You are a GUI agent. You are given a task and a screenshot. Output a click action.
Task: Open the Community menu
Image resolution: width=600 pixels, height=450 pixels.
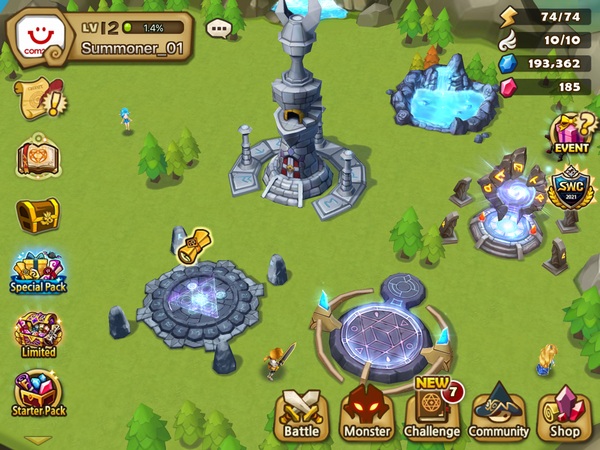pyautogui.click(x=499, y=412)
